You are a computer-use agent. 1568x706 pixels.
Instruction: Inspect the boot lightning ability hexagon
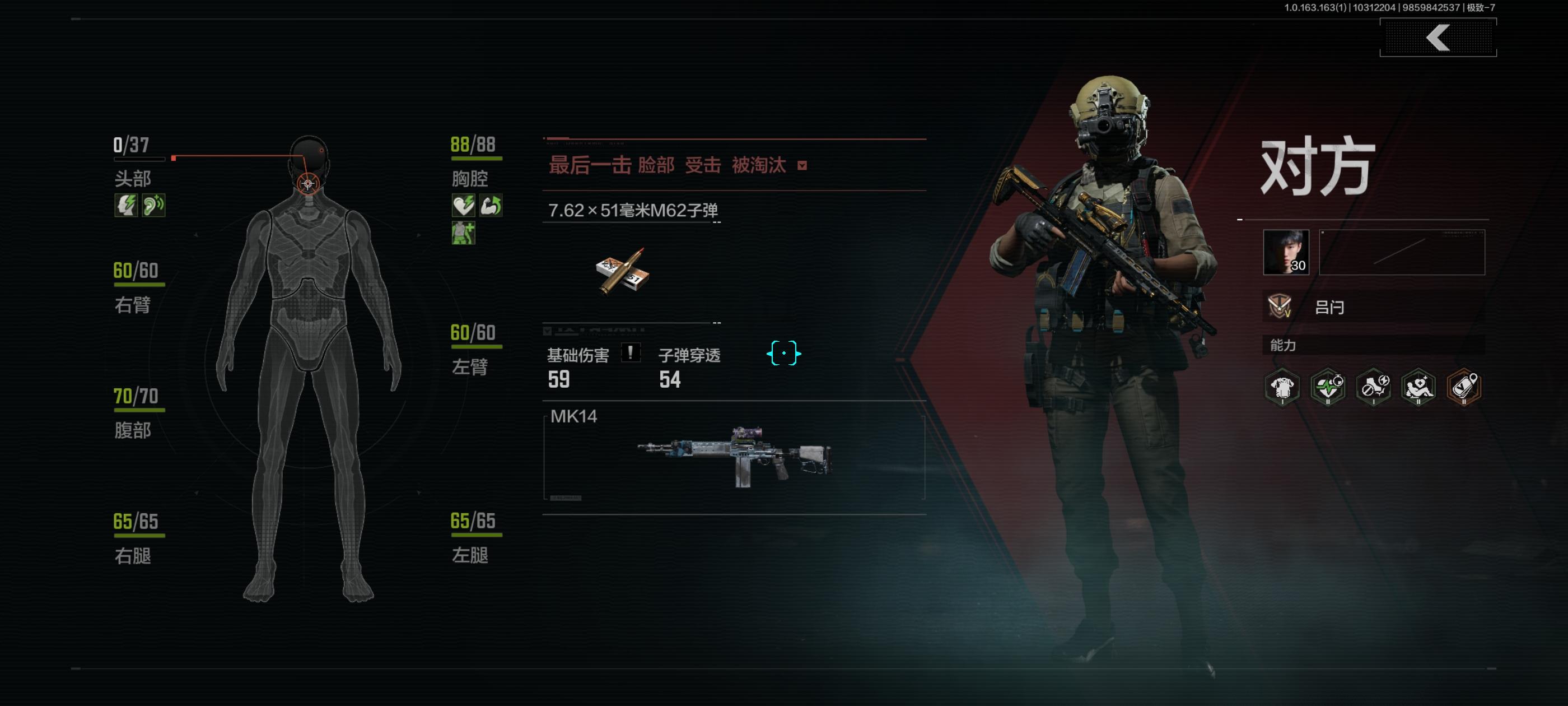[1373, 387]
